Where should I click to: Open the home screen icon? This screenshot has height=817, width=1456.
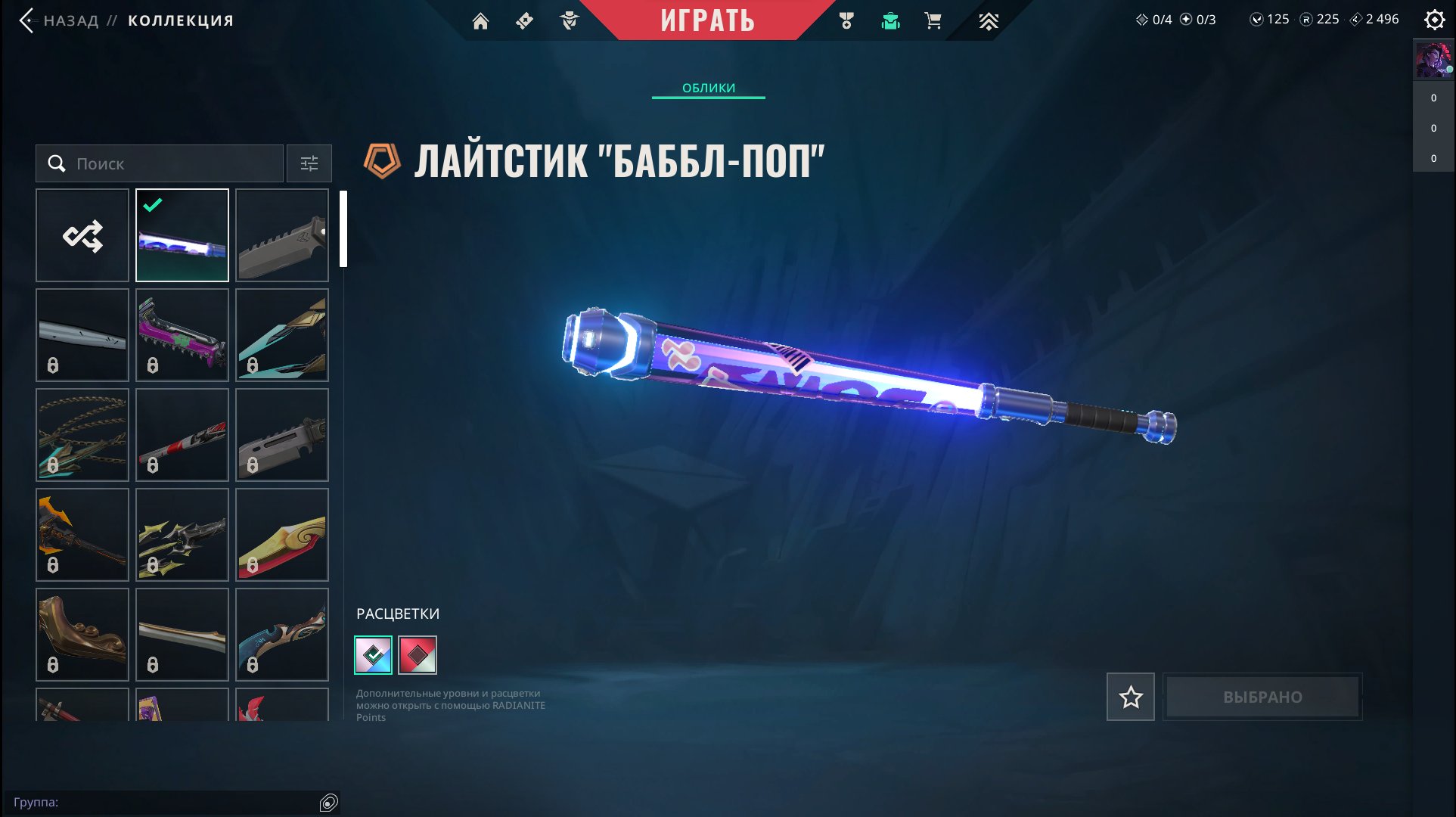tap(480, 21)
